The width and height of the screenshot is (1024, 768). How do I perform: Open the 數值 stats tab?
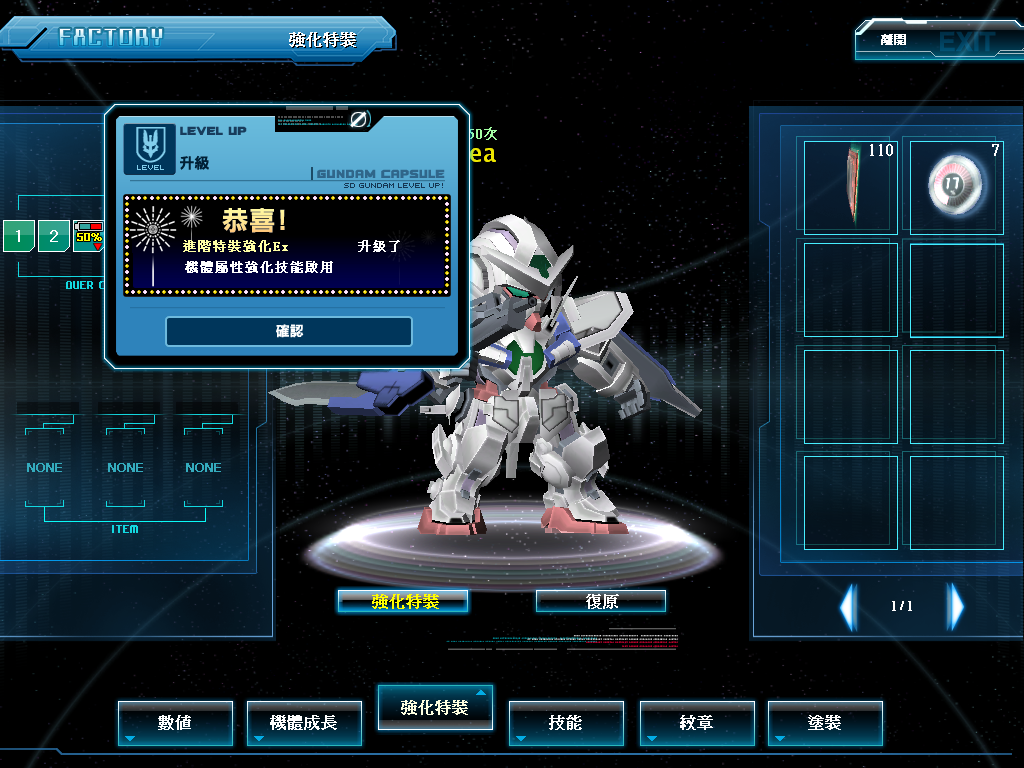(175, 722)
